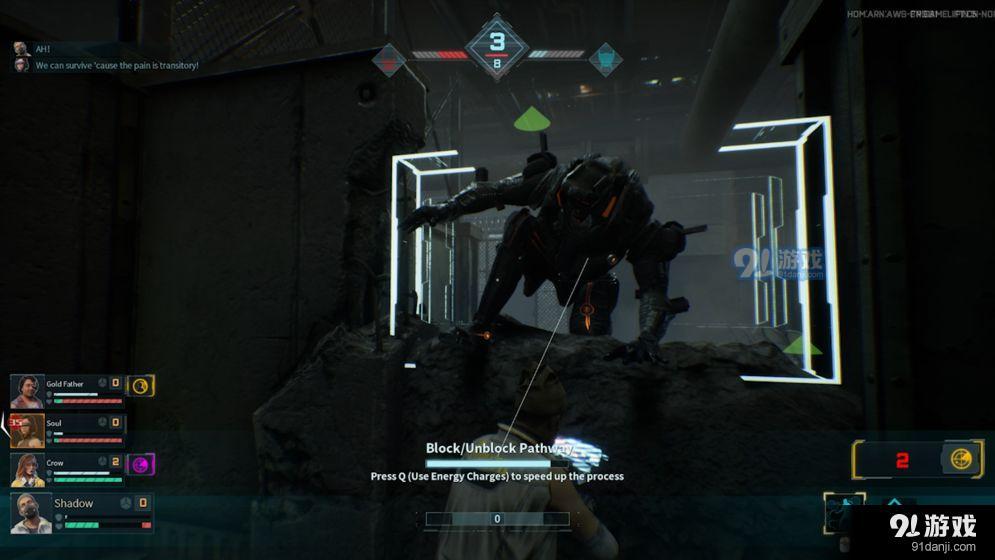Select Gold Father's squad portrait
Screen dimensions: 995x560
click(27, 392)
